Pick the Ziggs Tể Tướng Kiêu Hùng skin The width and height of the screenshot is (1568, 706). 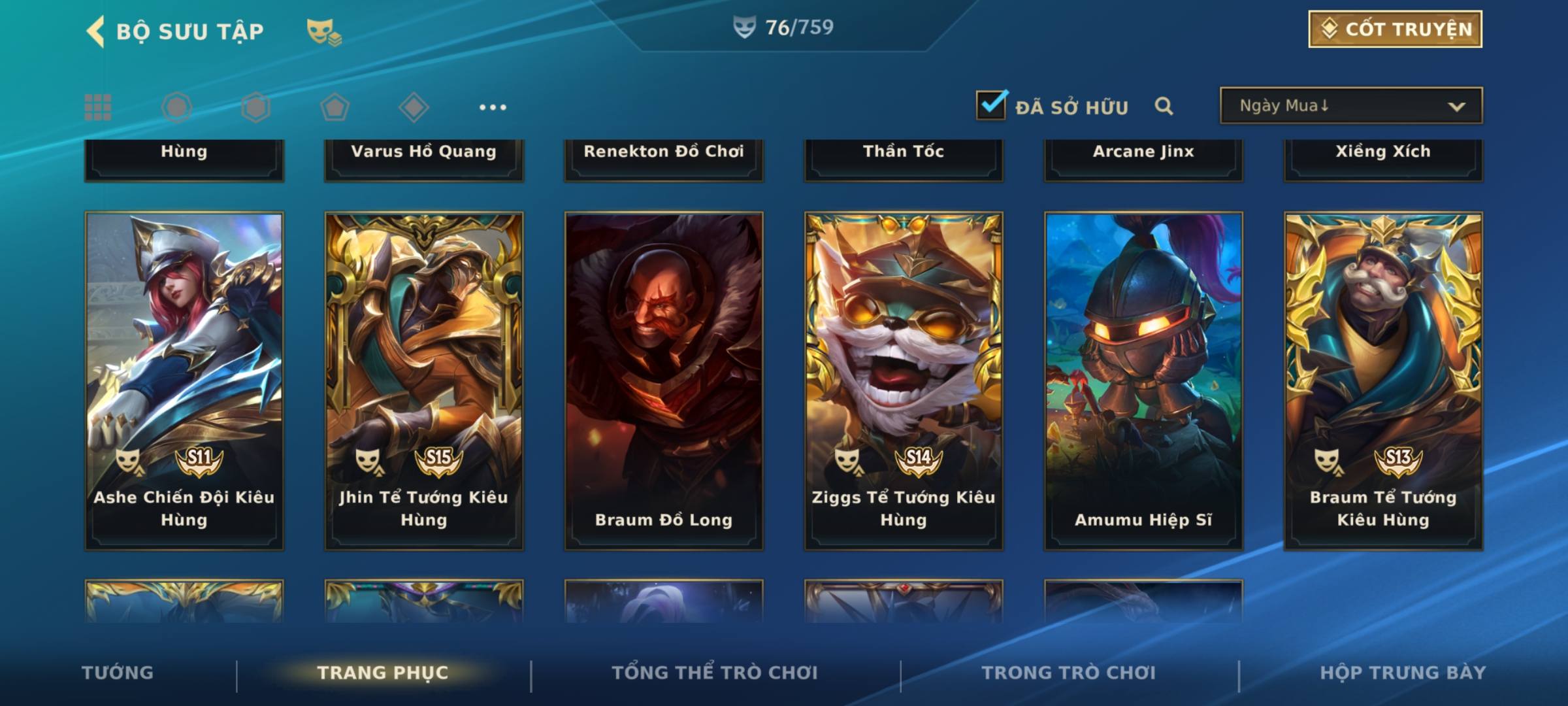tap(904, 380)
